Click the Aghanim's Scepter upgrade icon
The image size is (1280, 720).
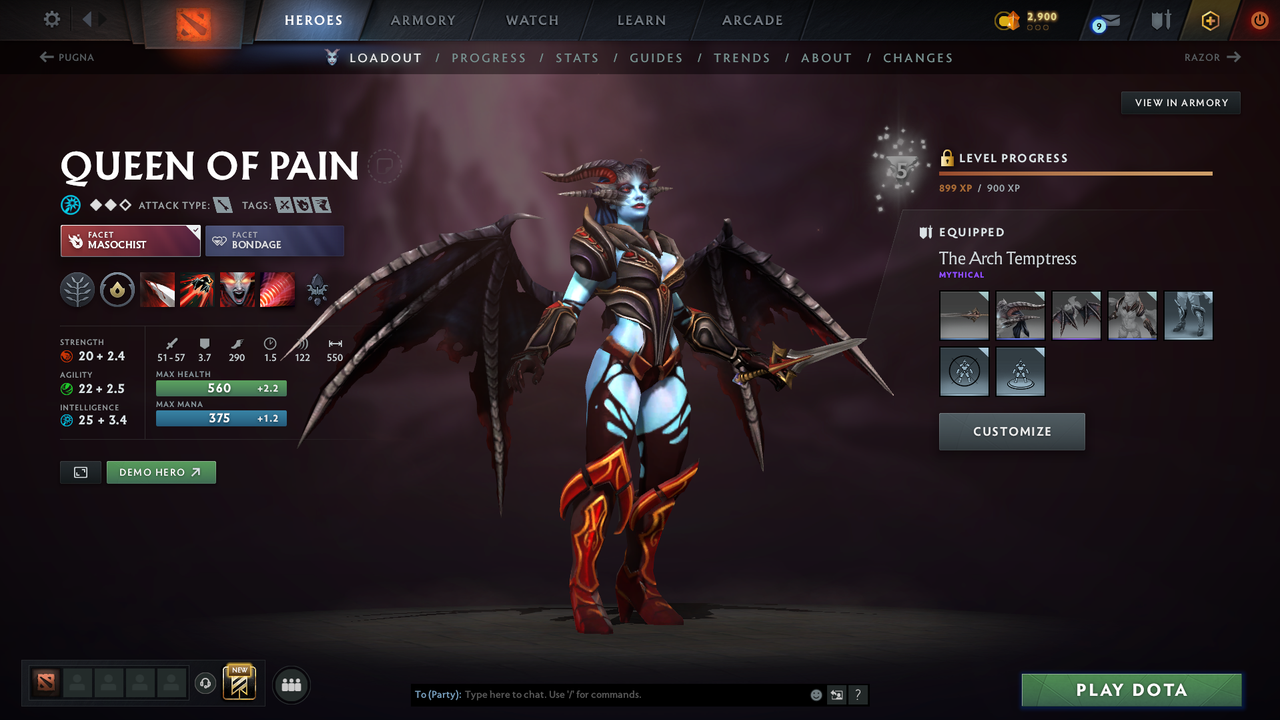point(318,290)
